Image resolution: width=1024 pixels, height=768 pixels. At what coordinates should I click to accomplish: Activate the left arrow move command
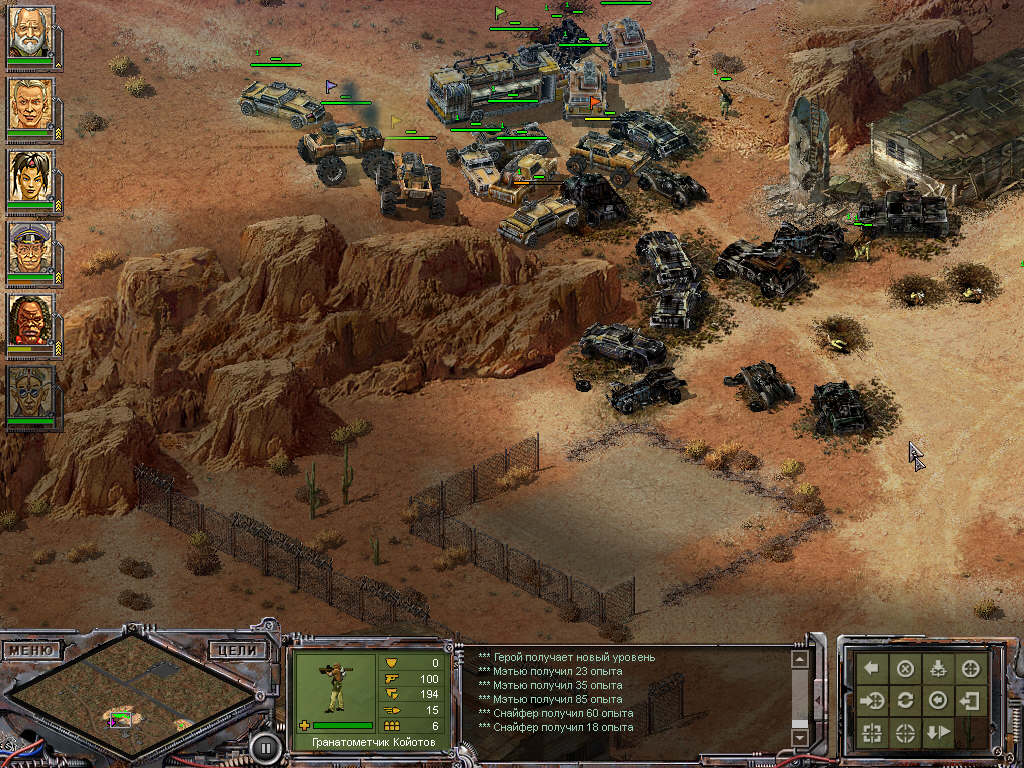872,669
